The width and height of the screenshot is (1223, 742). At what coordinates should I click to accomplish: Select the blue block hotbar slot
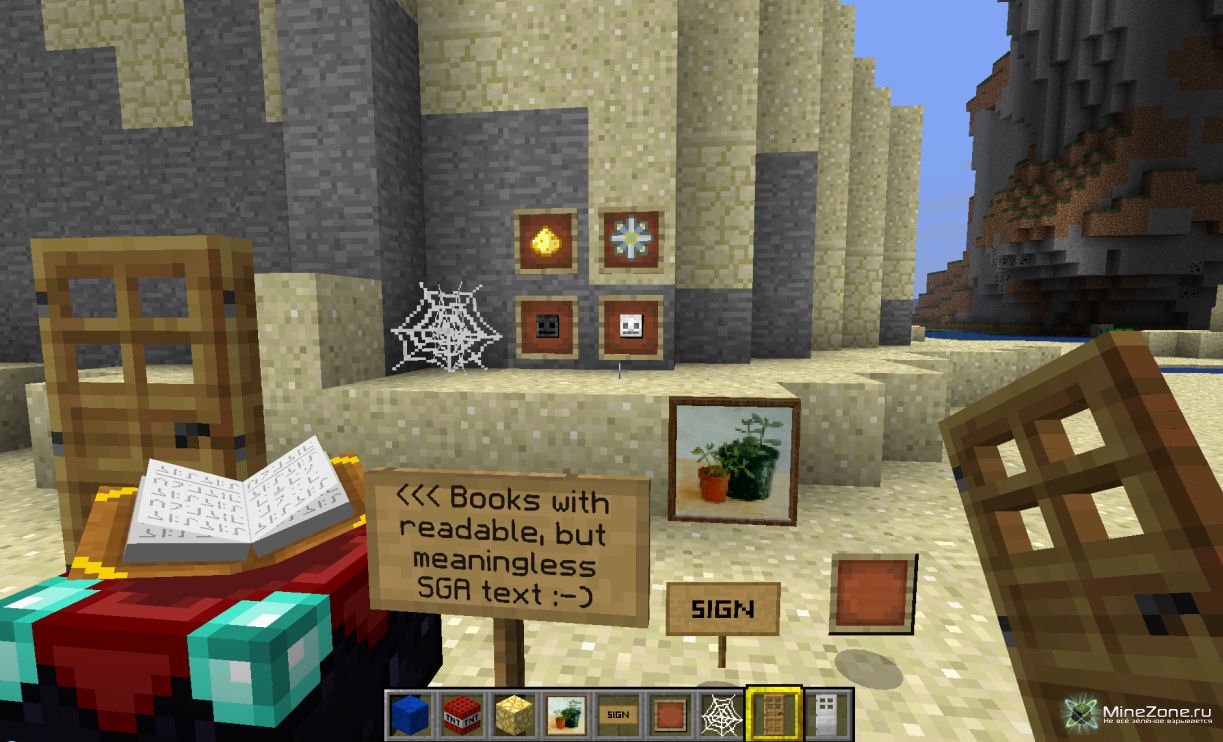409,713
